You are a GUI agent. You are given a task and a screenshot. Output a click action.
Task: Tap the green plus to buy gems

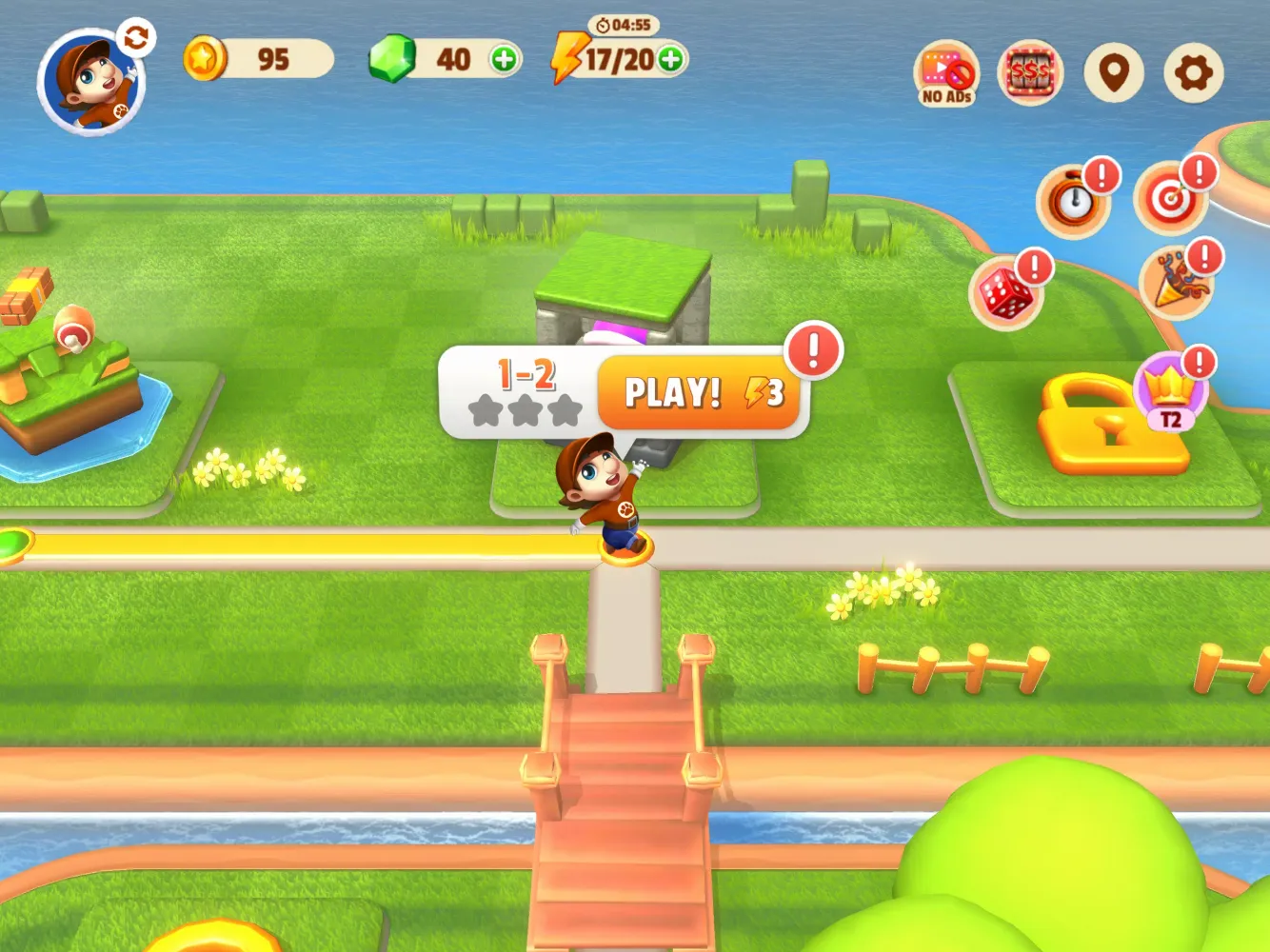pos(507,58)
